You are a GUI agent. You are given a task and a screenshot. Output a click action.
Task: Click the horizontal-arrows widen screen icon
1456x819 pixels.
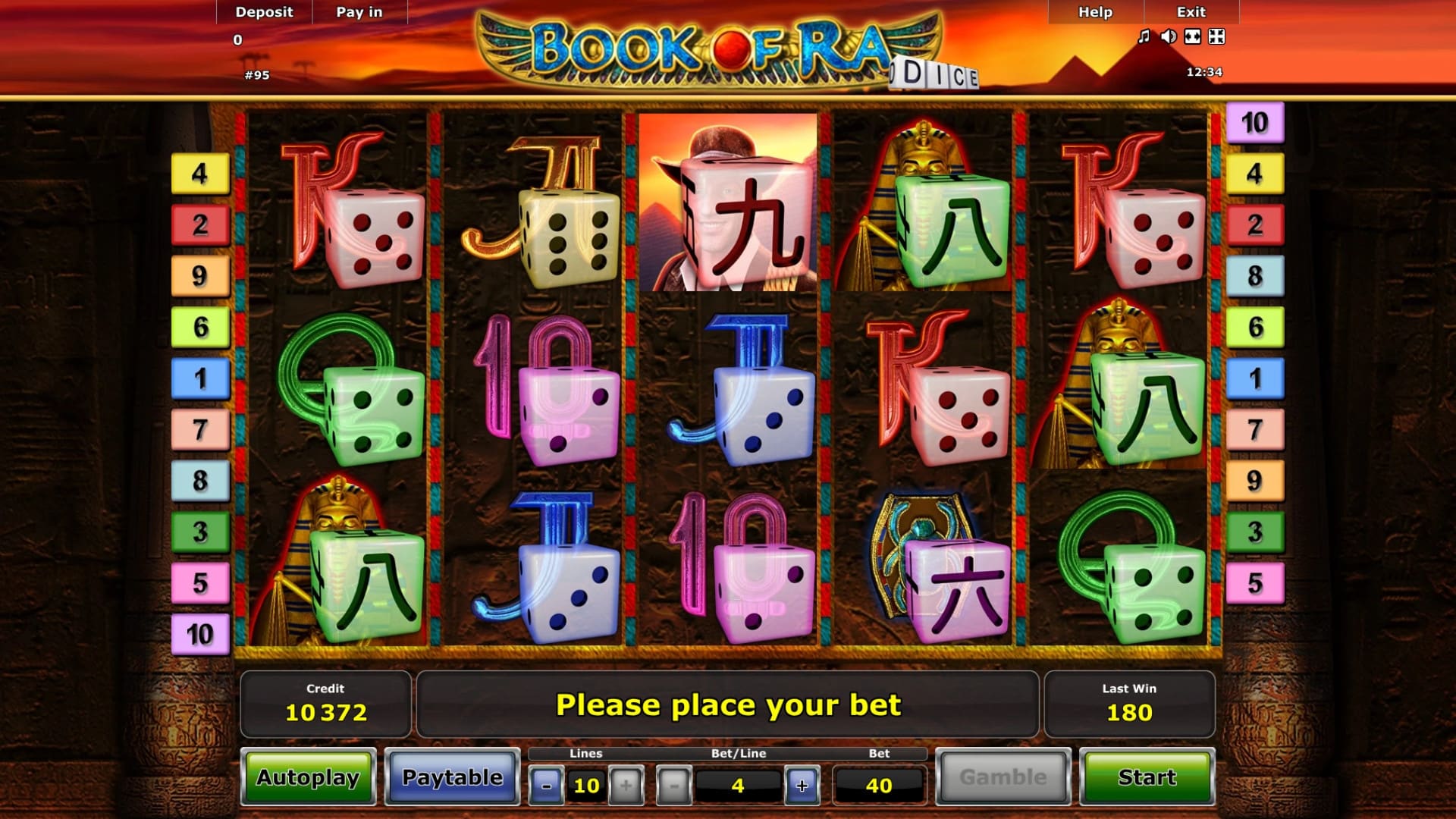1193,36
